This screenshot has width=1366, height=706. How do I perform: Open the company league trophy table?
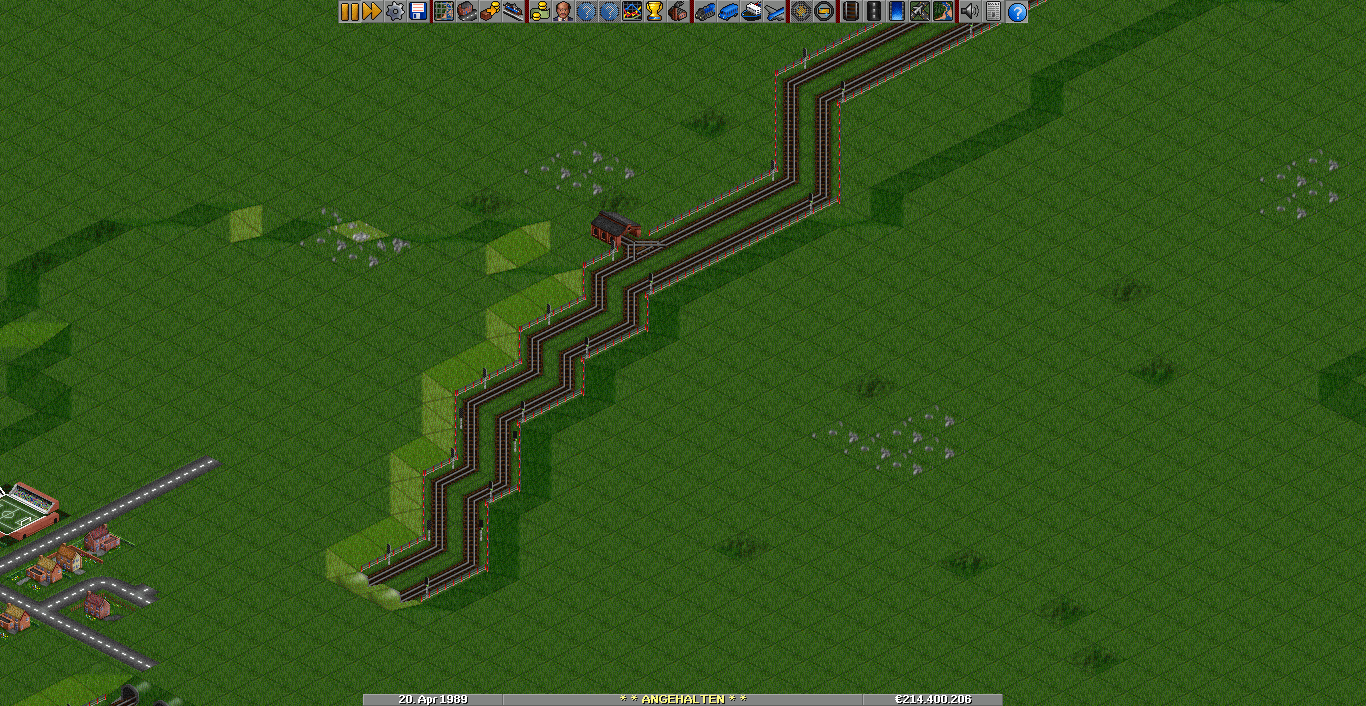click(654, 11)
